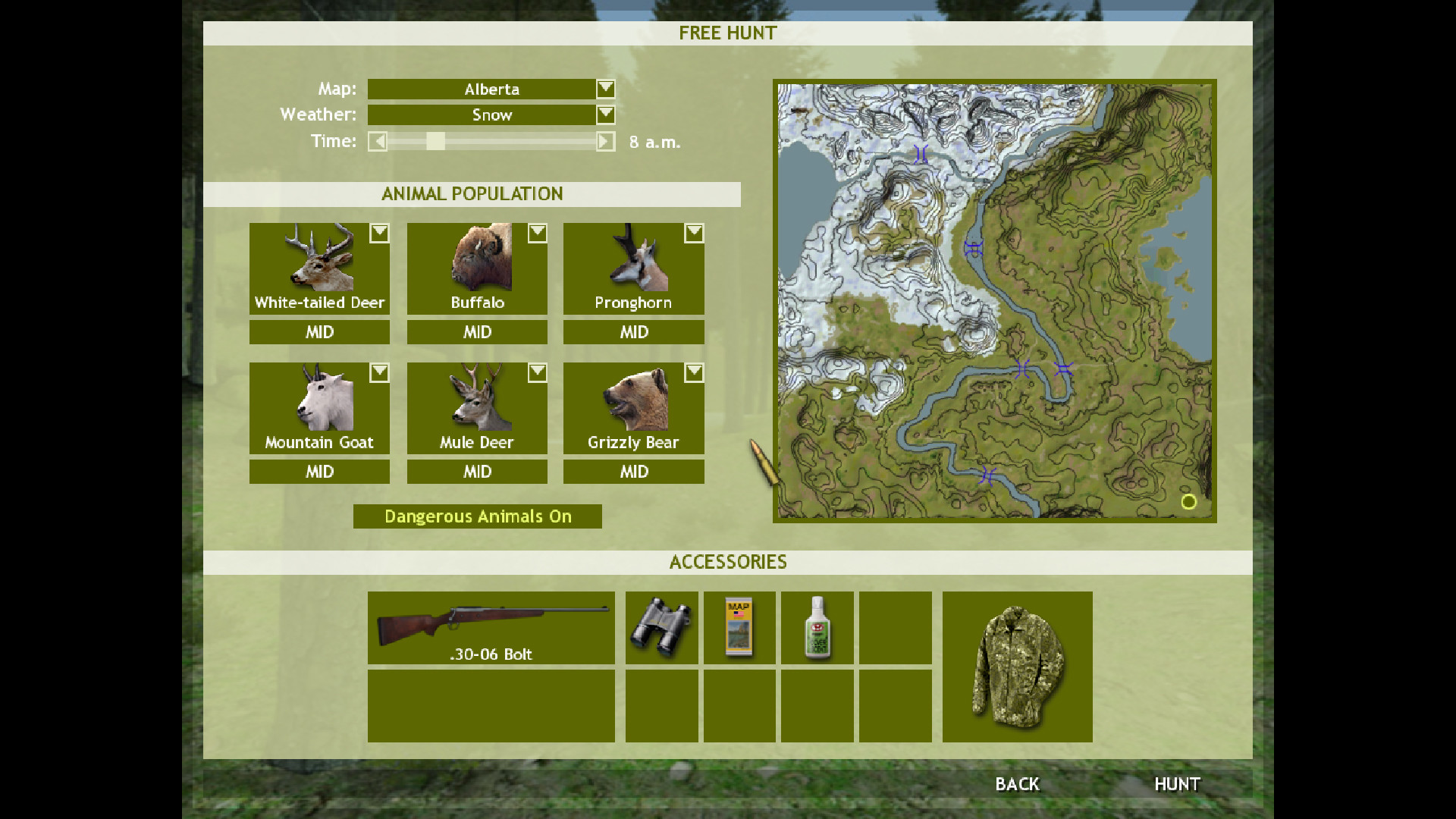Click the ANIMAL POPULATION header

(472, 193)
